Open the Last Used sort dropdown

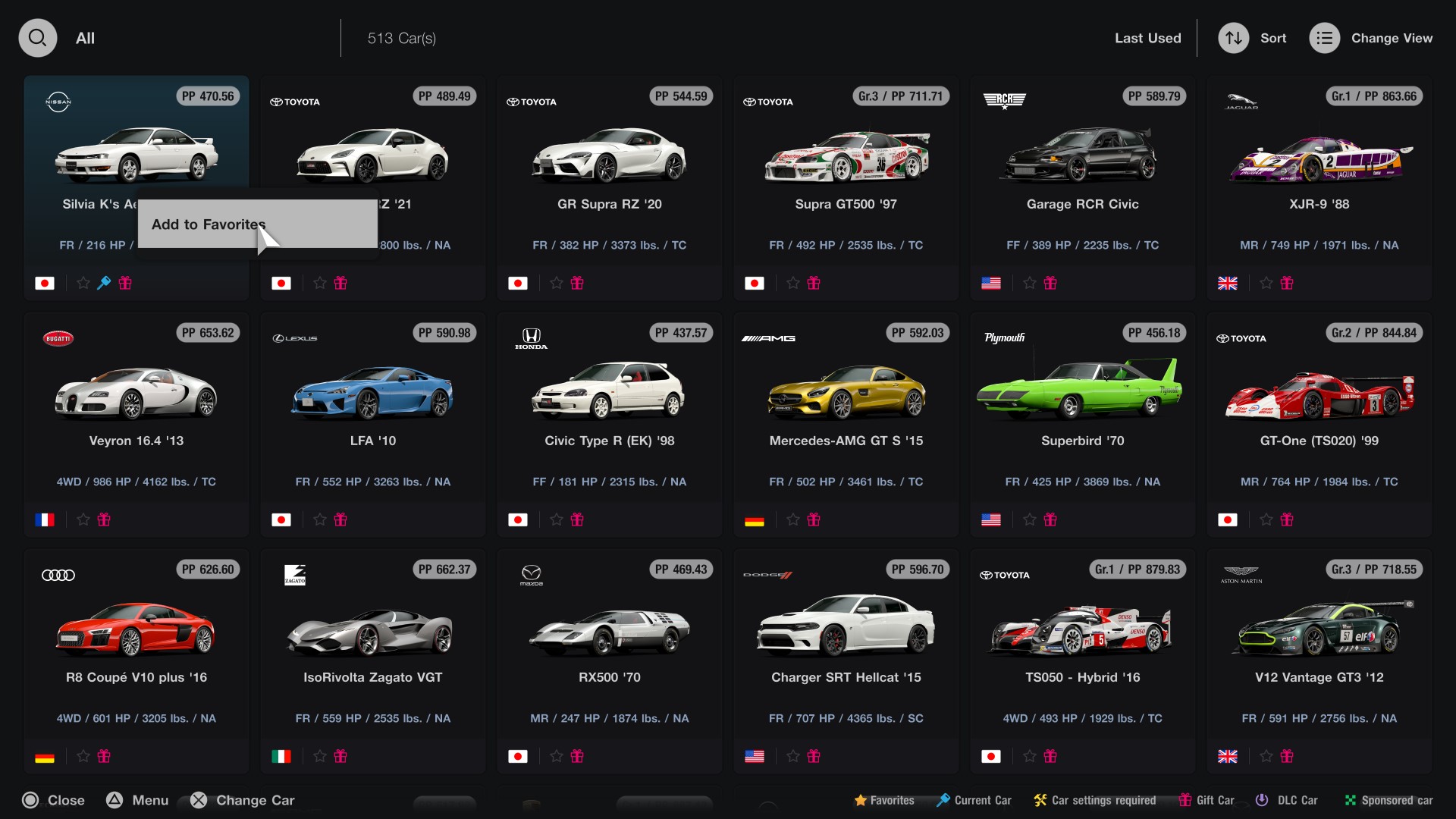pyautogui.click(x=1147, y=37)
